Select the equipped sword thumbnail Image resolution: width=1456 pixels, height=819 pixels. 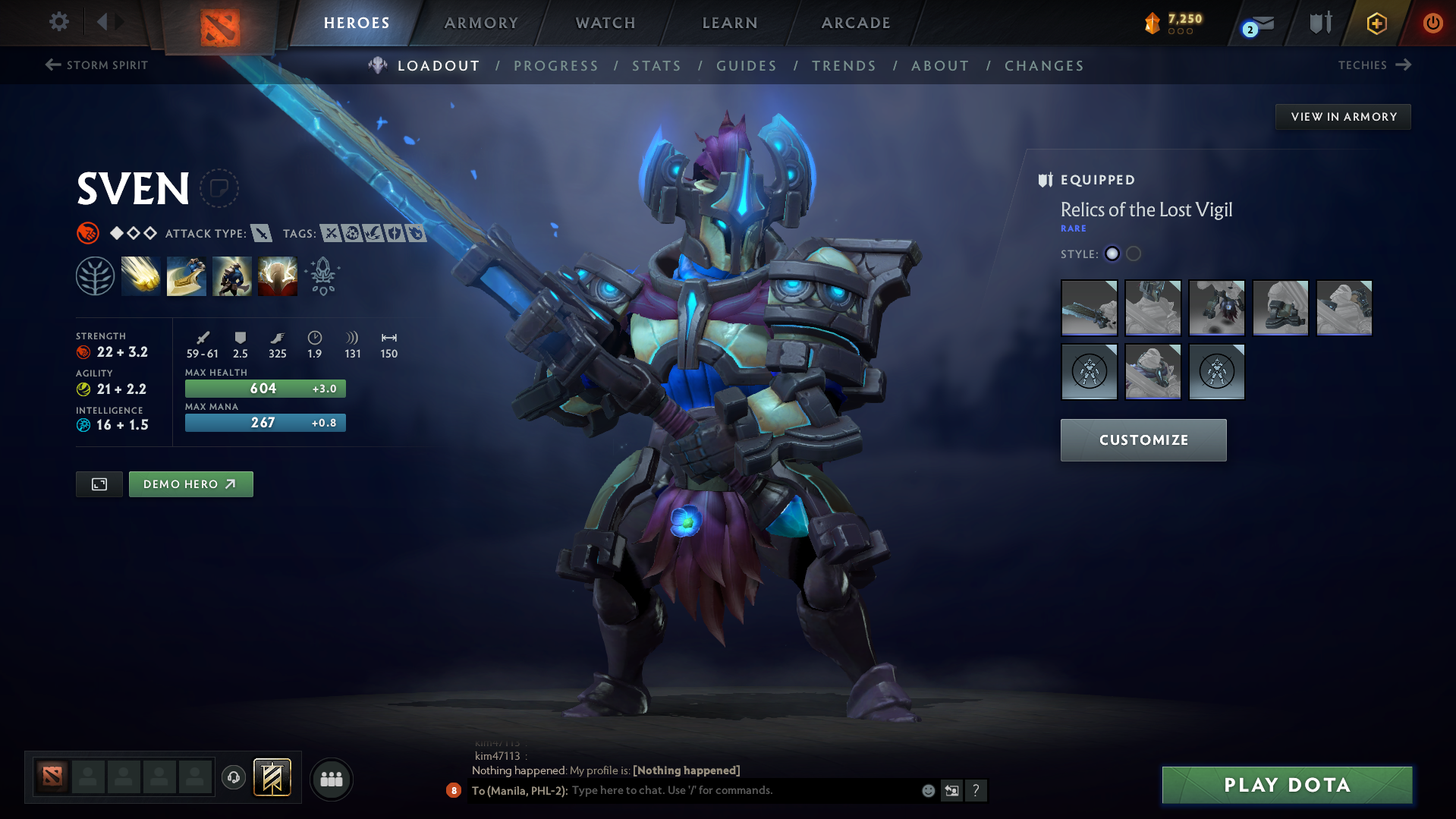tap(1089, 308)
